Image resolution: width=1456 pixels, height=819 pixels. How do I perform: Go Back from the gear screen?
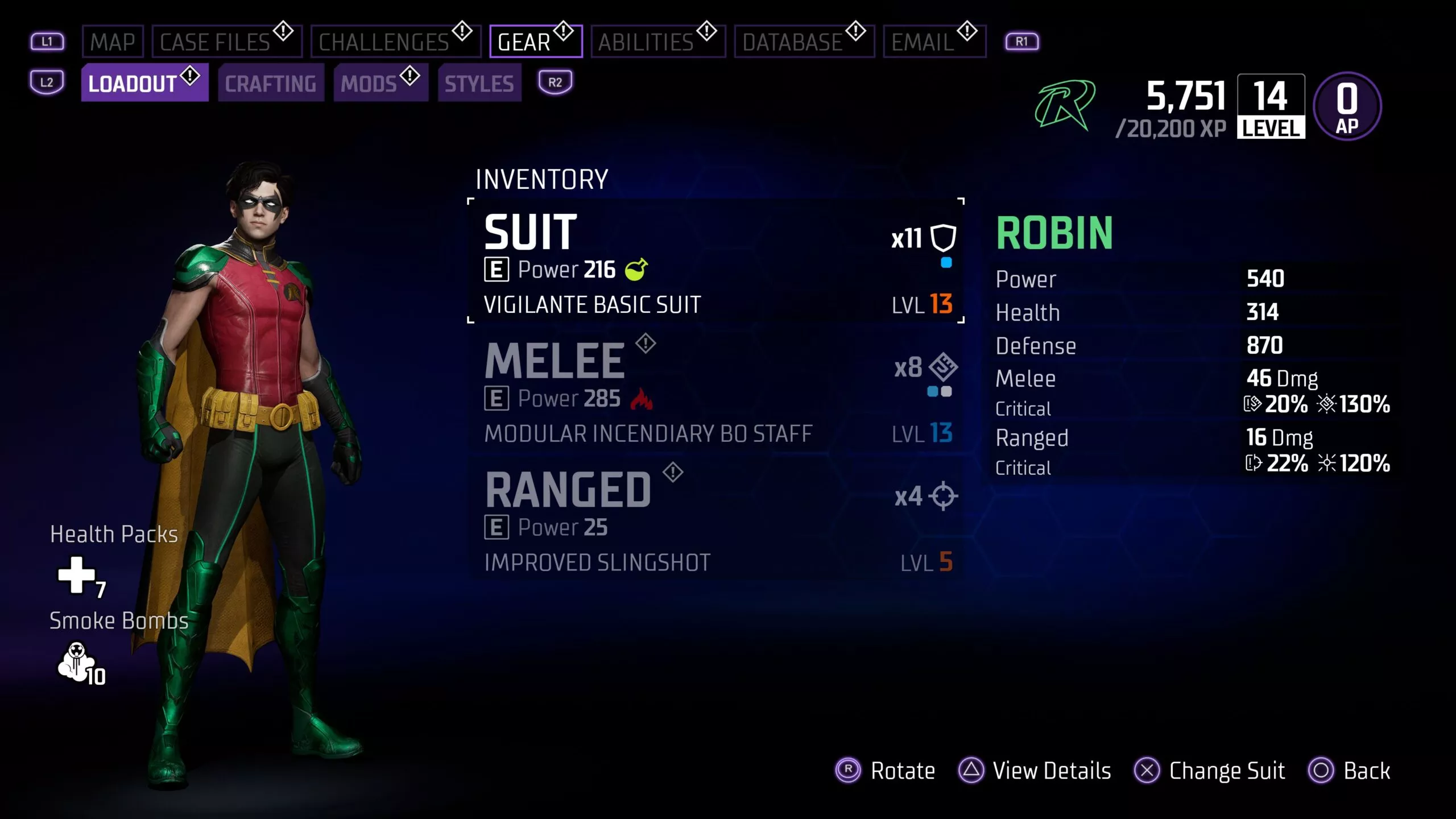1350,771
